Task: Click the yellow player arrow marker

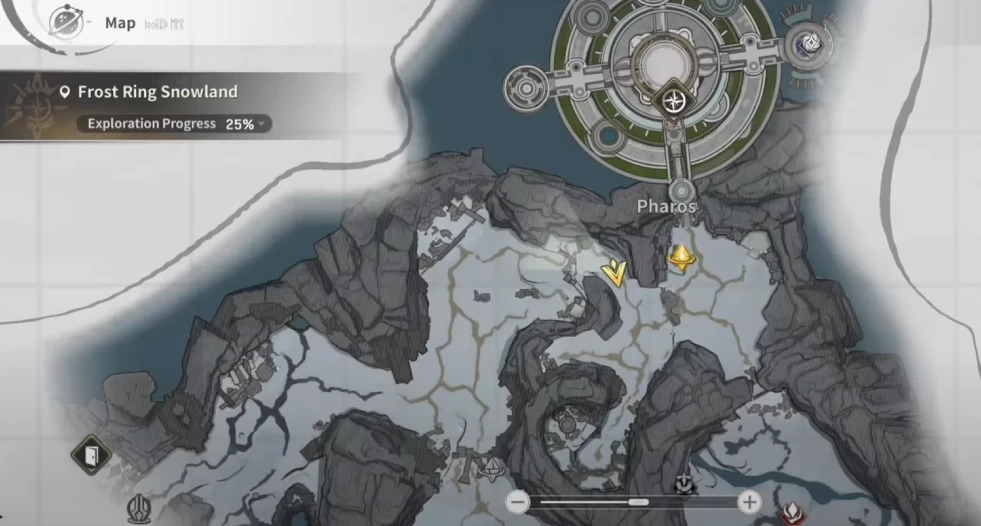Action: pyautogui.click(x=617, y=270)
